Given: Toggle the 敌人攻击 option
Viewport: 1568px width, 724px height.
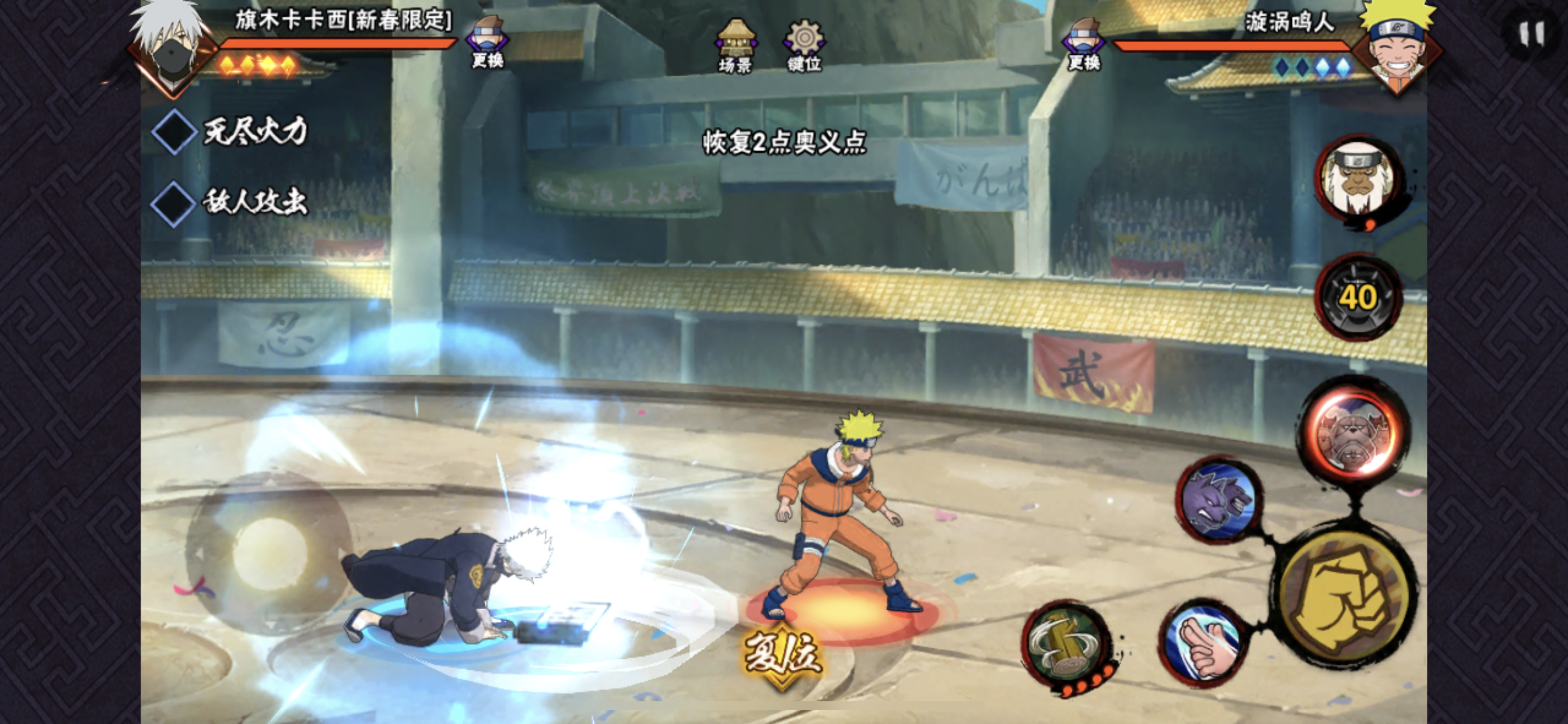Looking at the screenshot, I should 173,203.
